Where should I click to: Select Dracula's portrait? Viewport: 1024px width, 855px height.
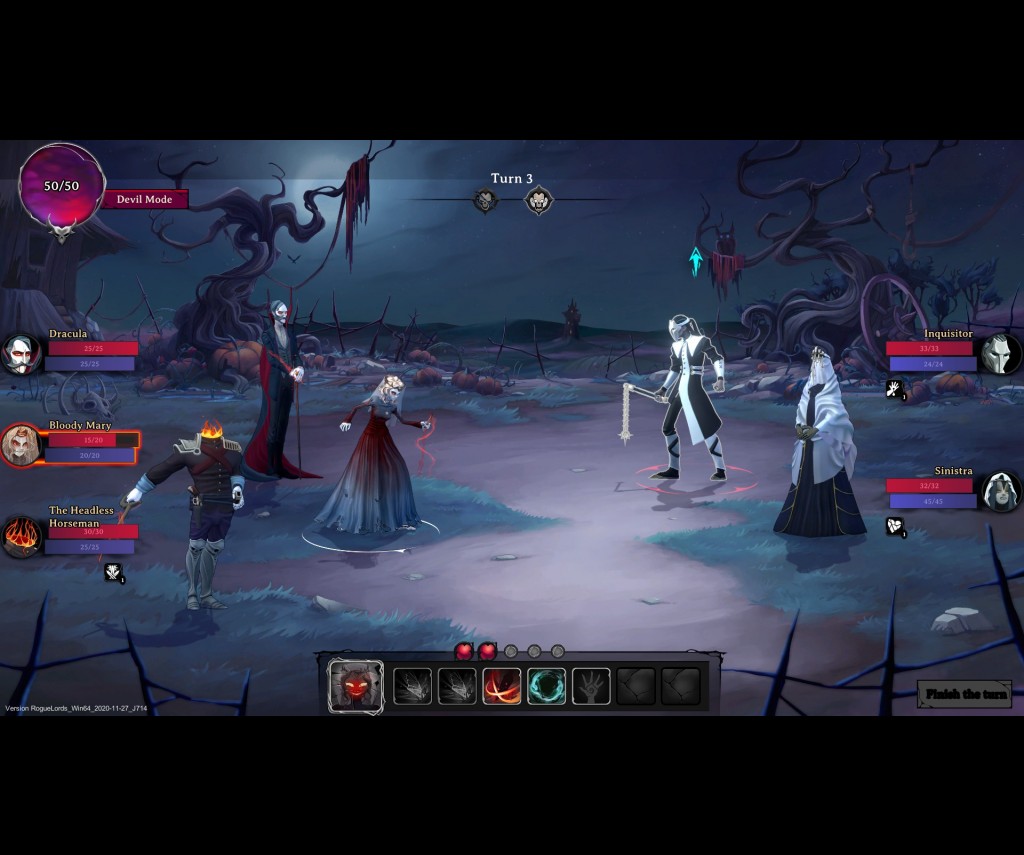pyautogui.click(x=21, y=354)
